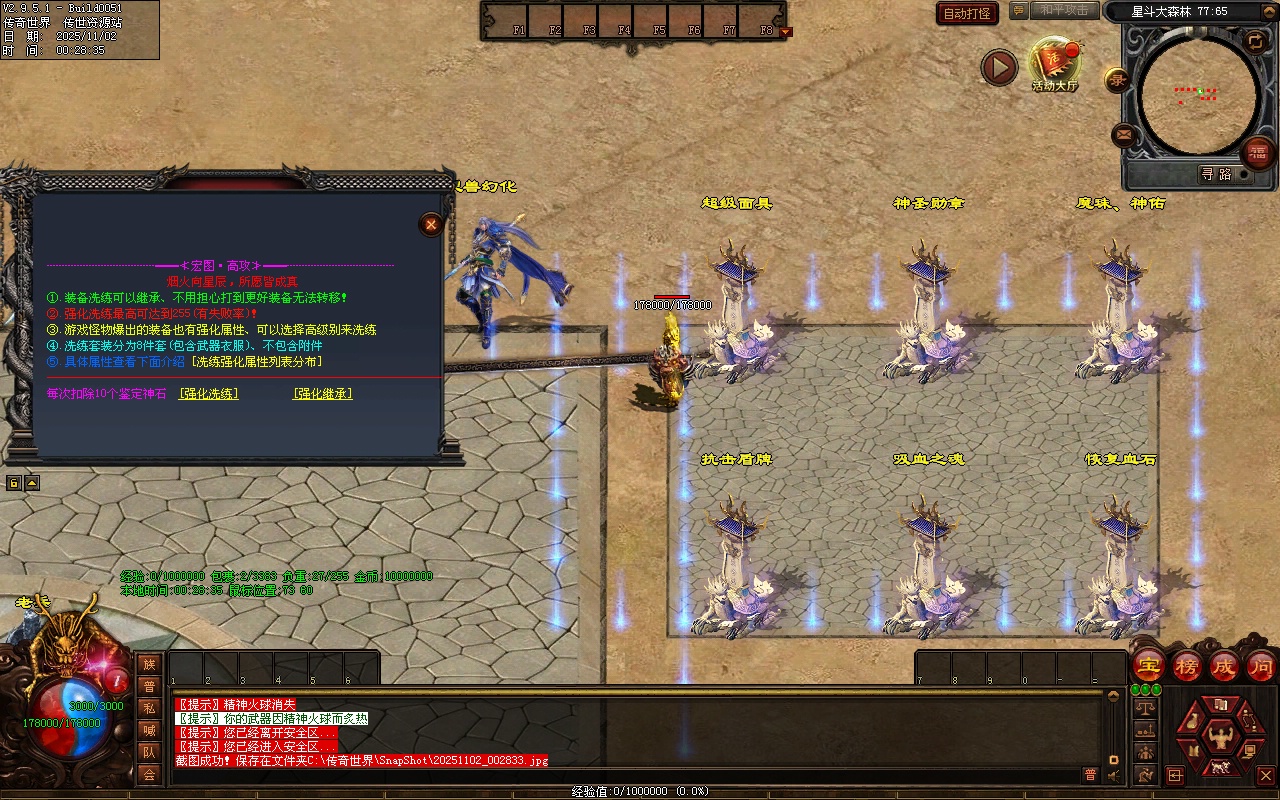Toggle the 自动打怪 auto-fight button
The image size is (1280, 800).
click(967, 13)
